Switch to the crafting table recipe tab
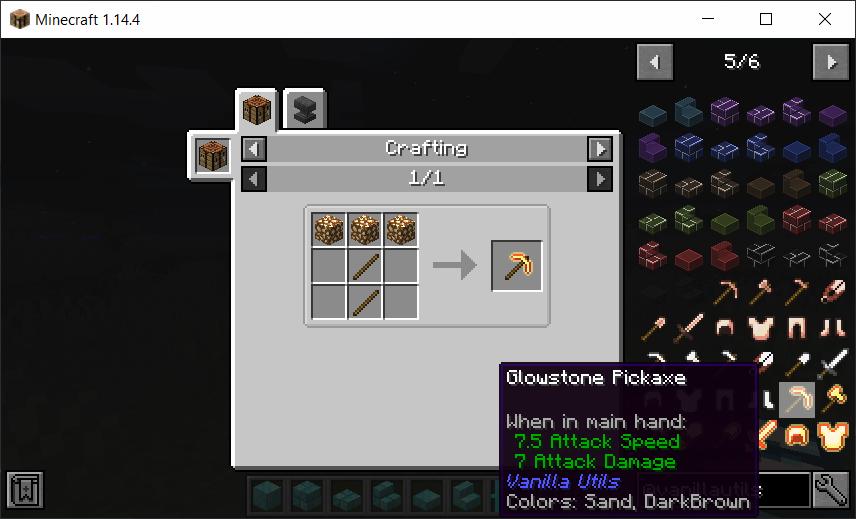 point(257,109)
